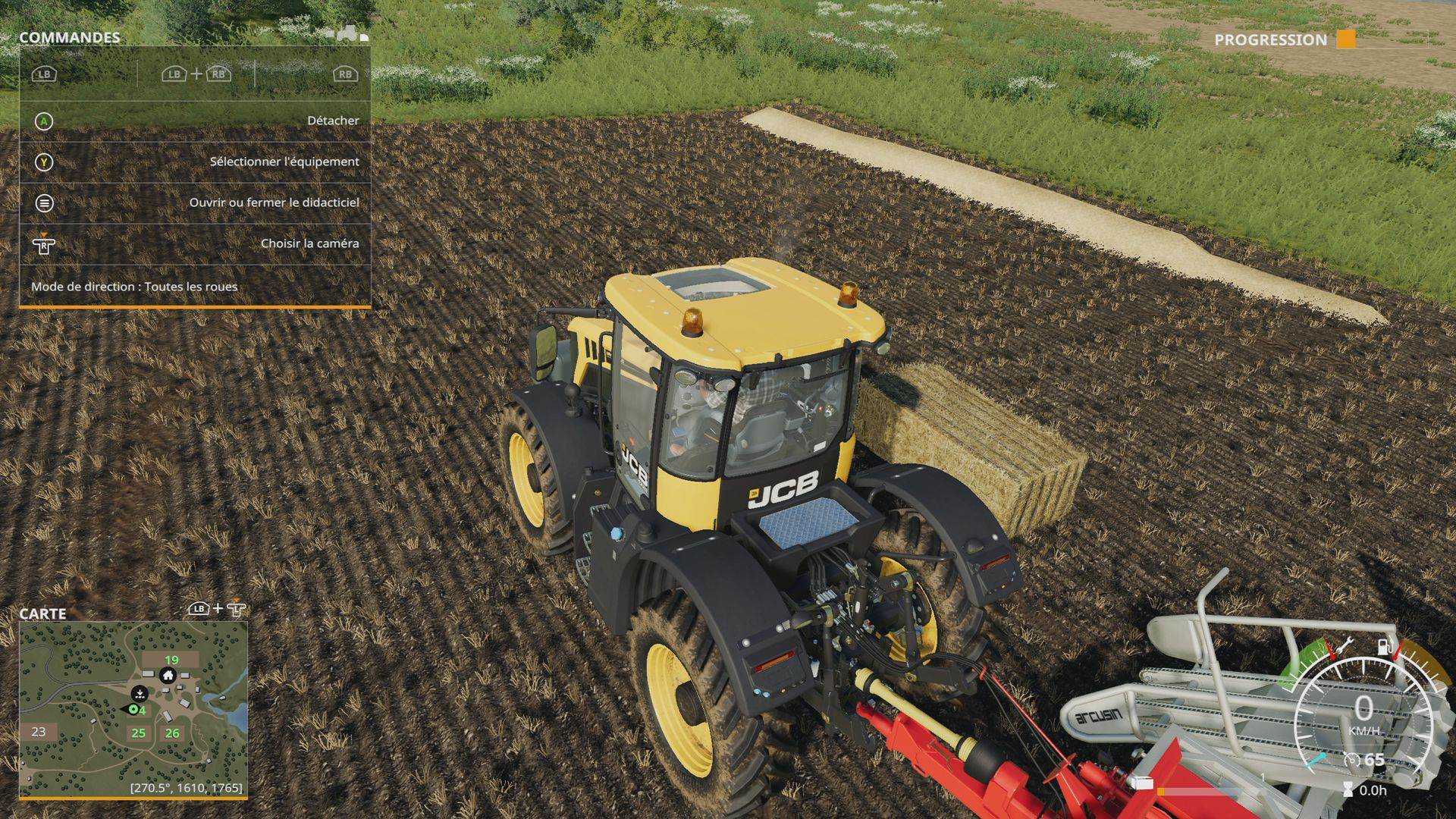The height and width of the screenshot is (819, 1456).
Task: Toggle Mode de direction : Toutes les roues
Action: pos(133,287)
